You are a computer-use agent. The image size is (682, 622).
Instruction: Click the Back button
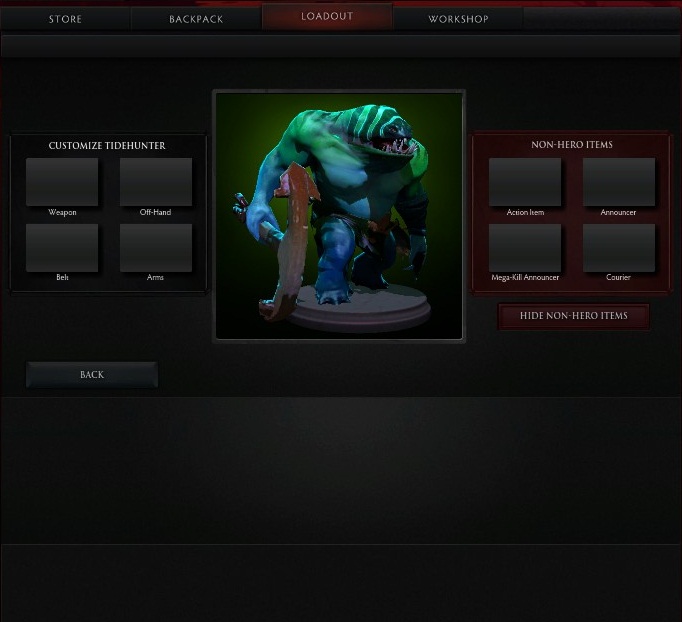92,375
